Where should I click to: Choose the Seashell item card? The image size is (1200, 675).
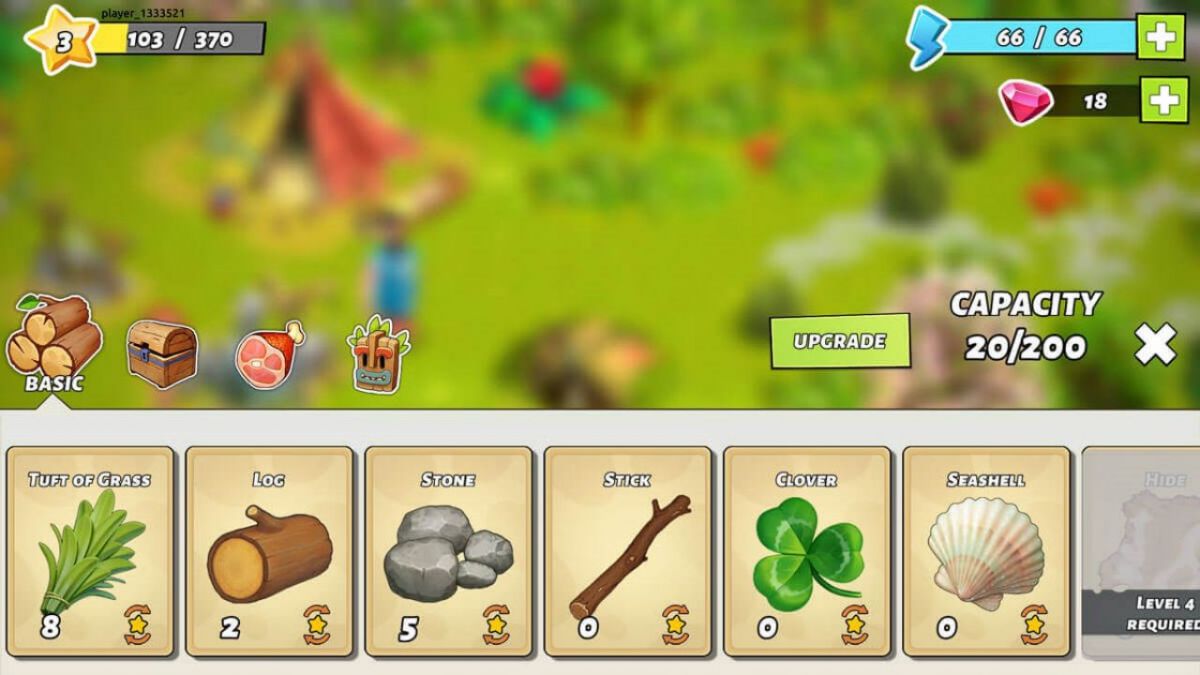pos(986,551)
